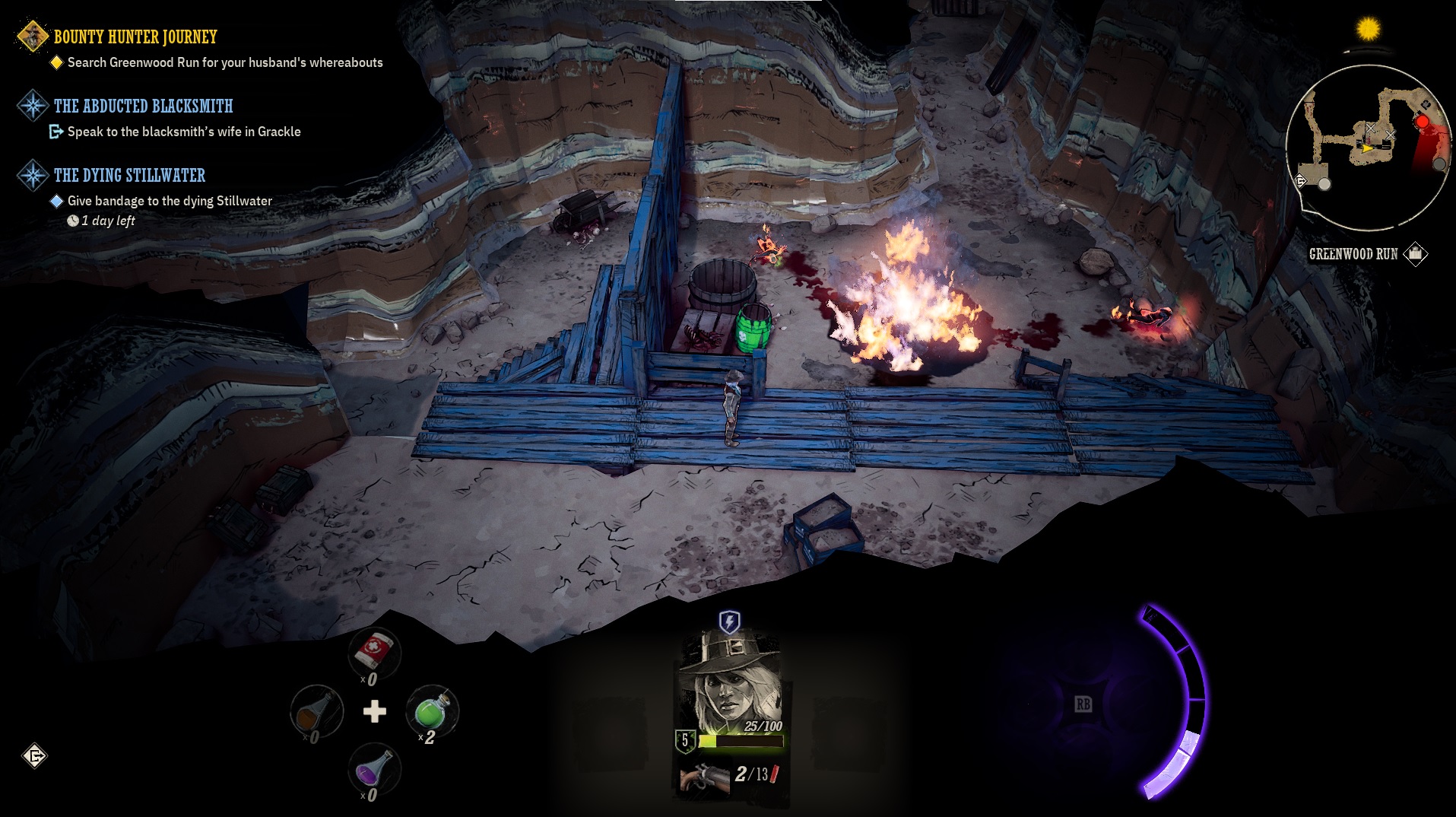Select the shotgun weapon icon
This screenshot has height=817, width=1456.
[704, 776]
